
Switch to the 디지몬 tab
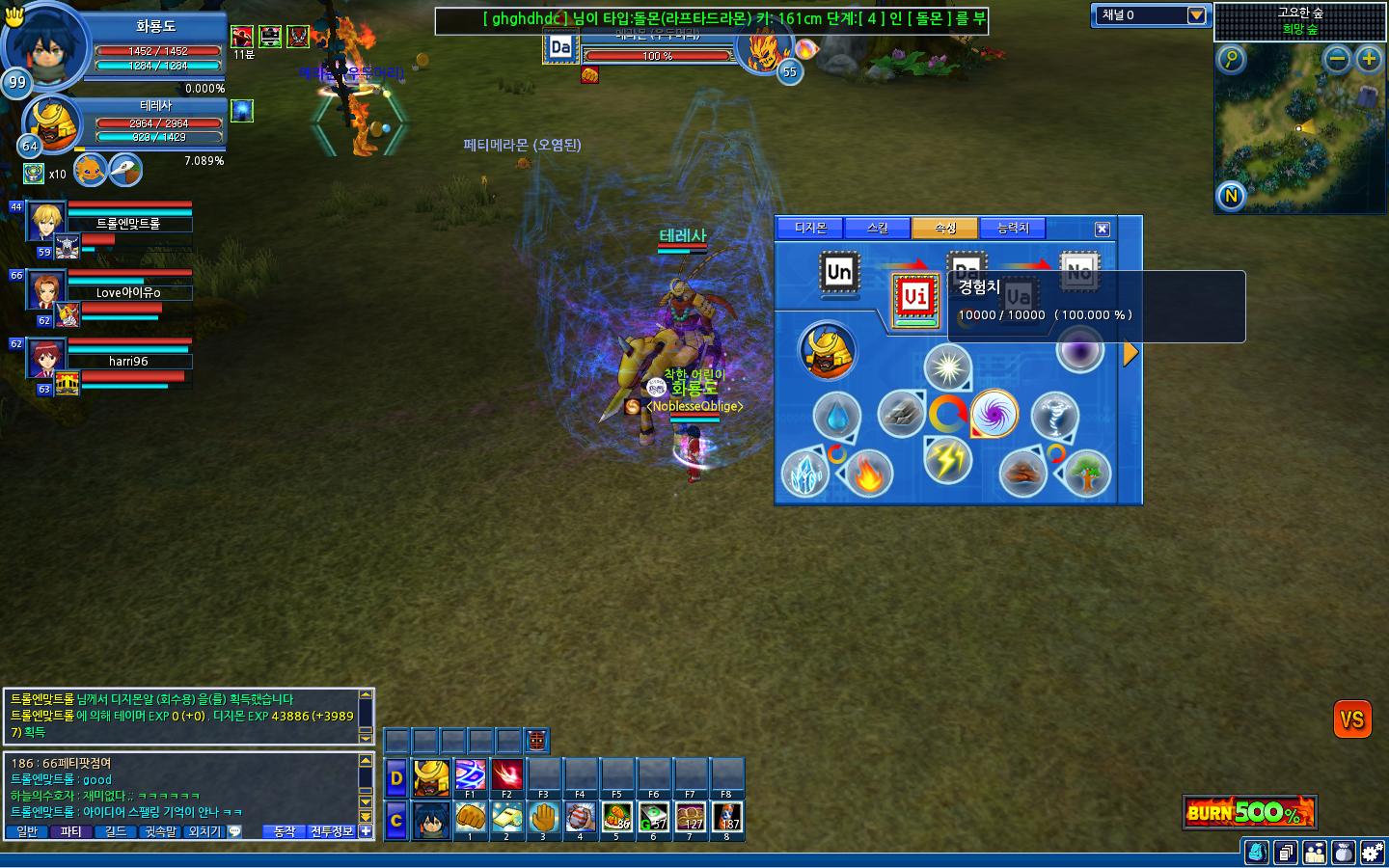click(810, 229)
